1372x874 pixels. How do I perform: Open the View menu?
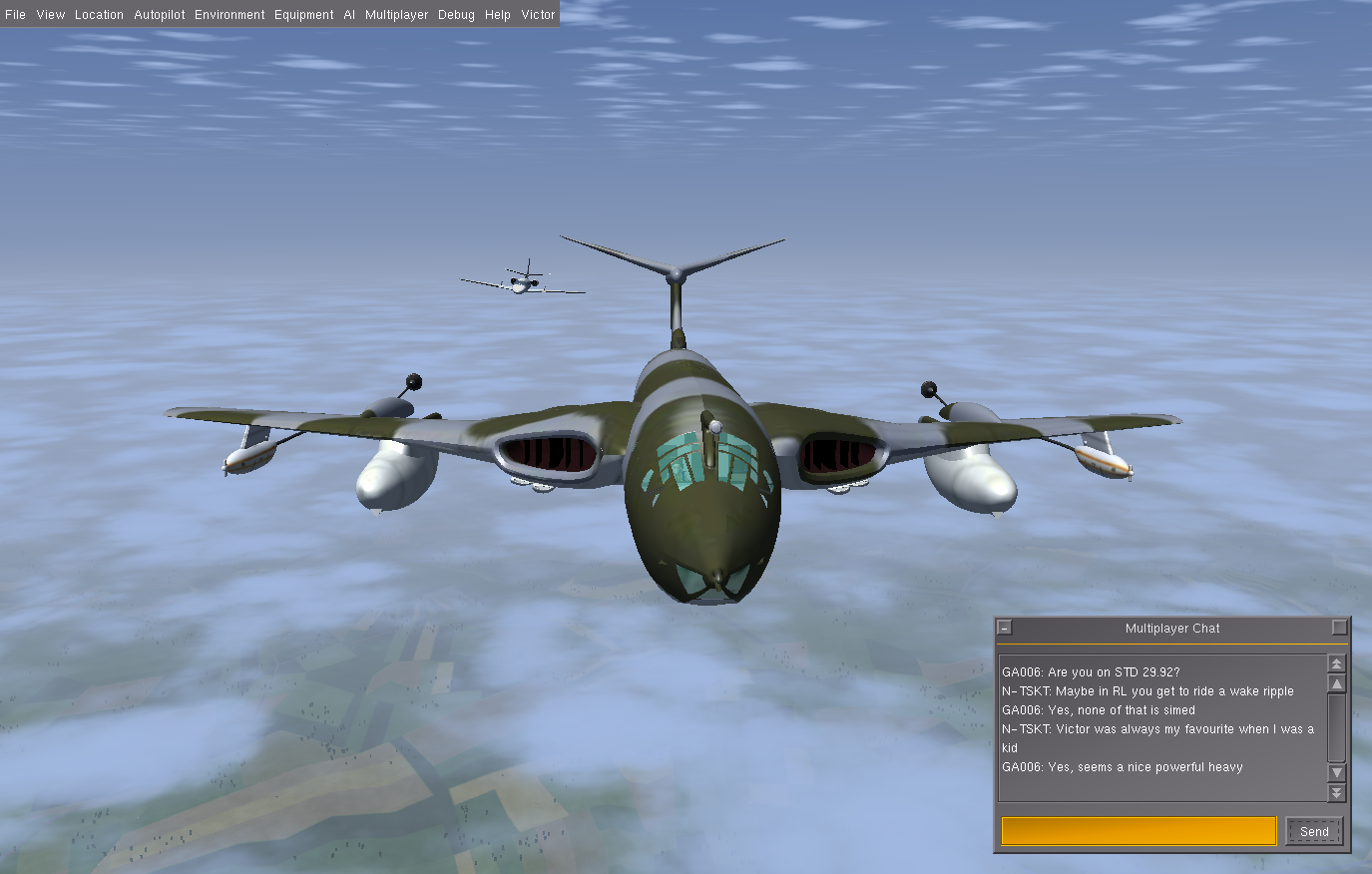point(50,15)
